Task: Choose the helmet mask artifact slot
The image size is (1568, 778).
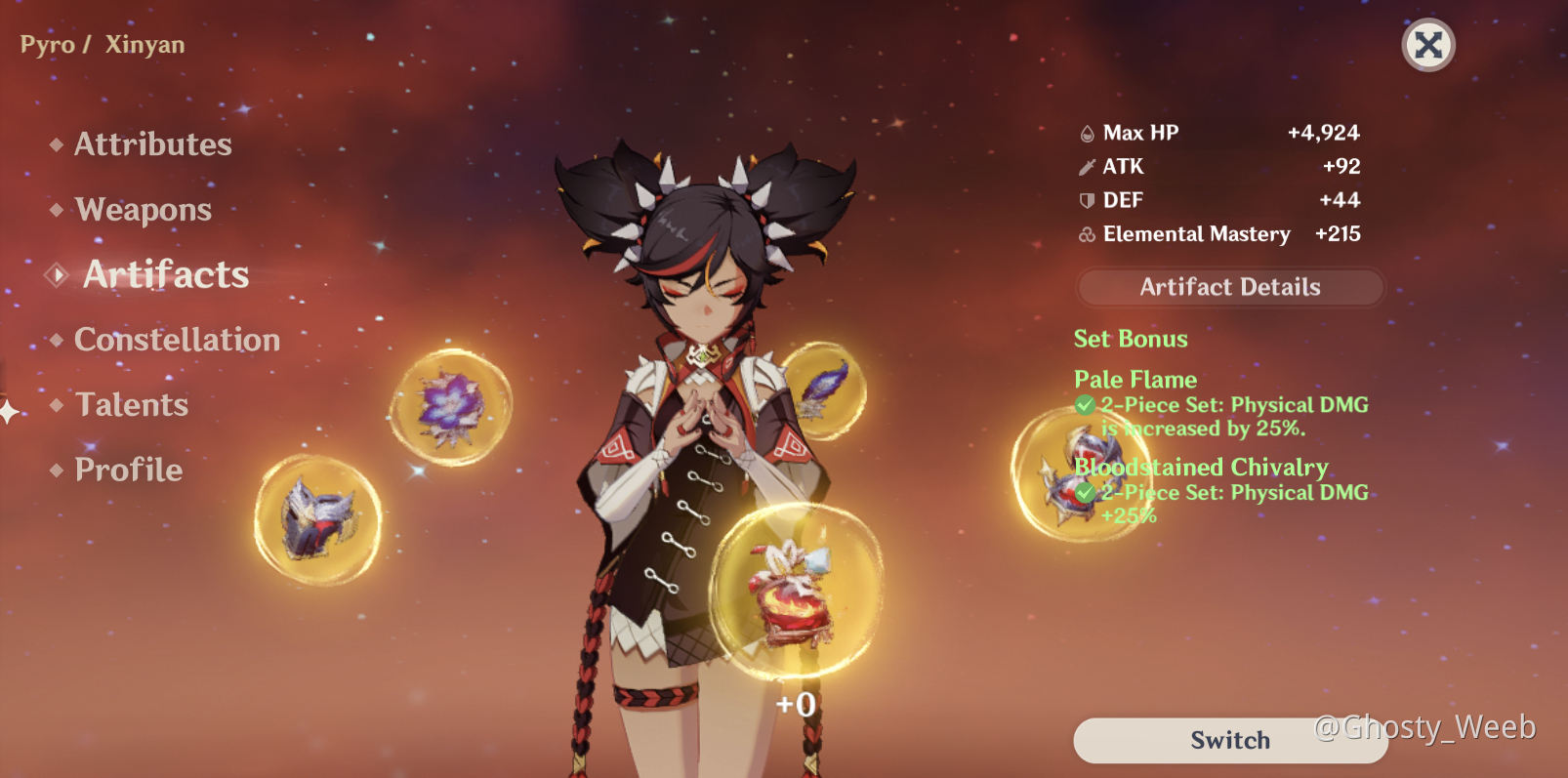Action: (317, 519)
